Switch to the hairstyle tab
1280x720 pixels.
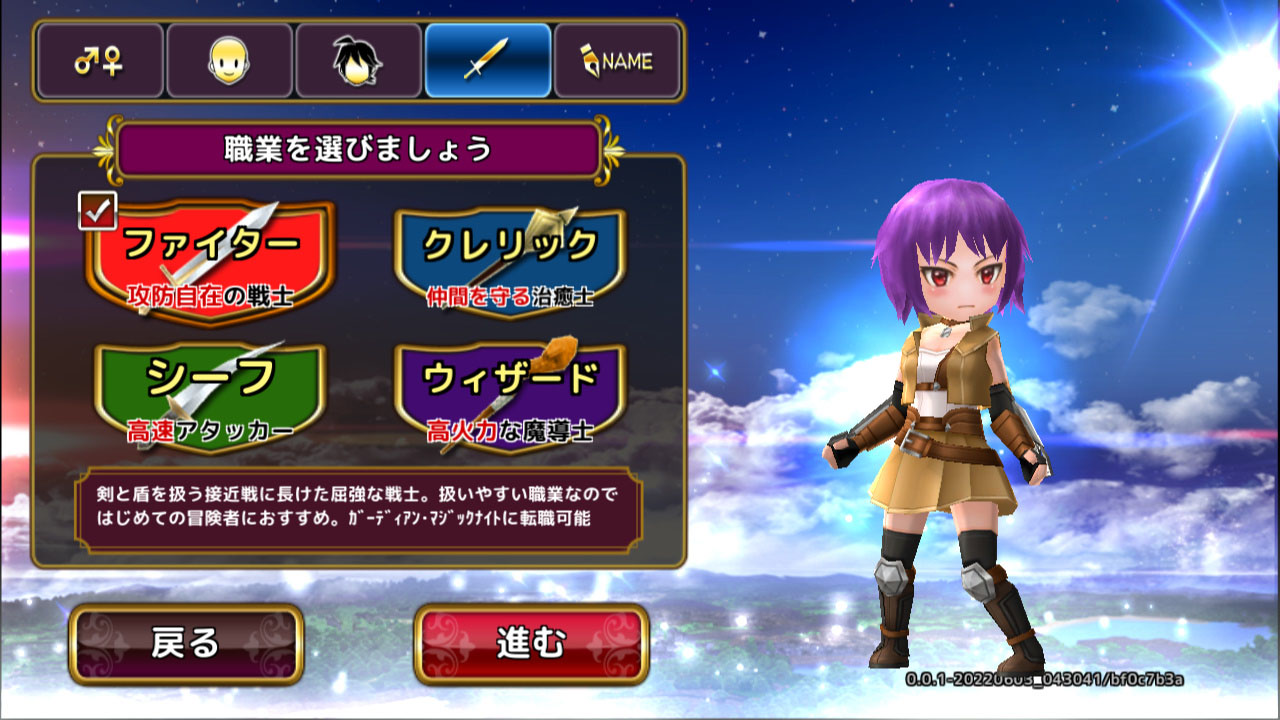[x=358, y=61]
